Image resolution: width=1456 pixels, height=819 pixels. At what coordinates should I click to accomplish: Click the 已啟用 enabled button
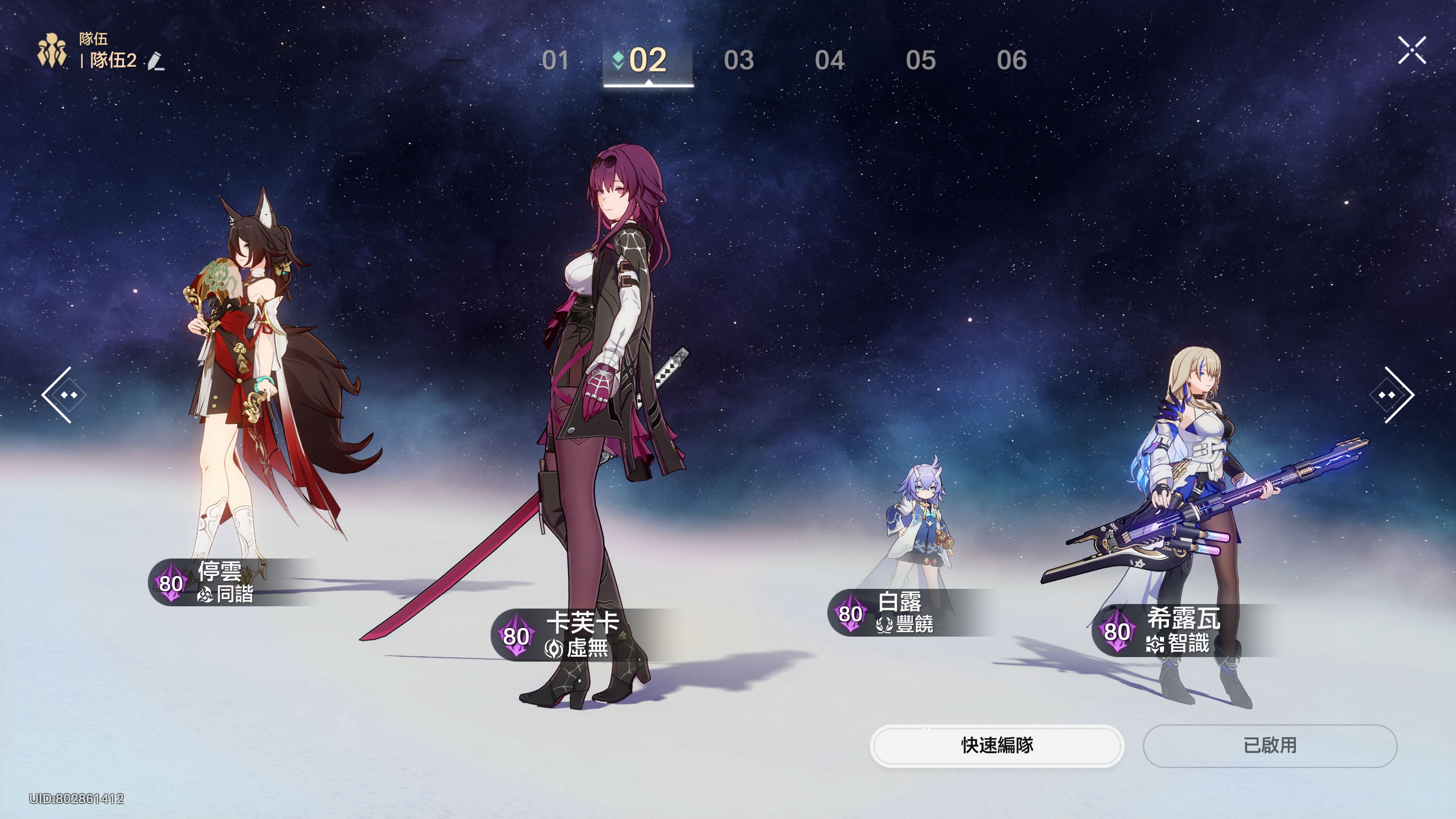point(1269,745)
